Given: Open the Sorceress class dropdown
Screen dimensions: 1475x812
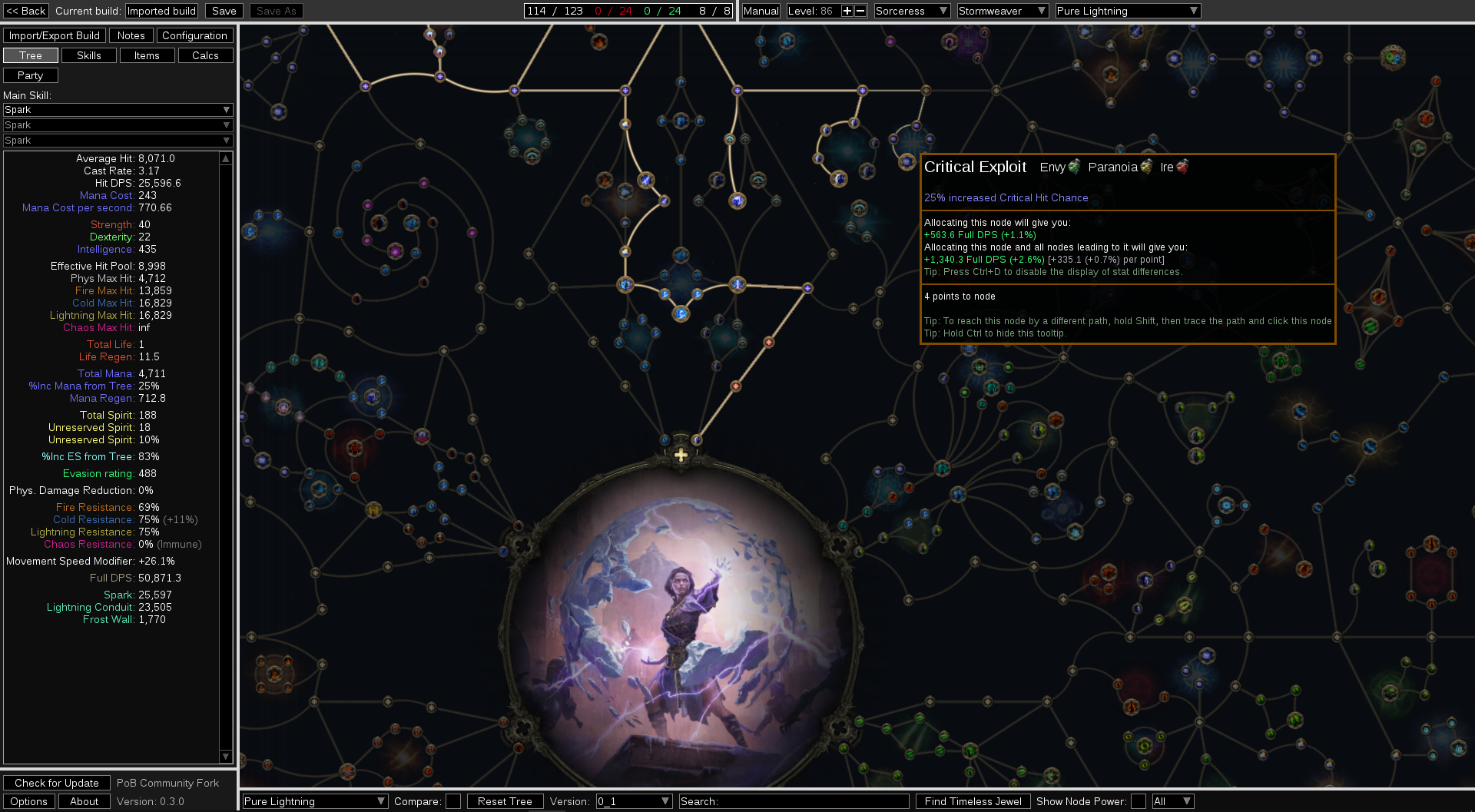Looking at the screenshot, I should pos(911,10).
